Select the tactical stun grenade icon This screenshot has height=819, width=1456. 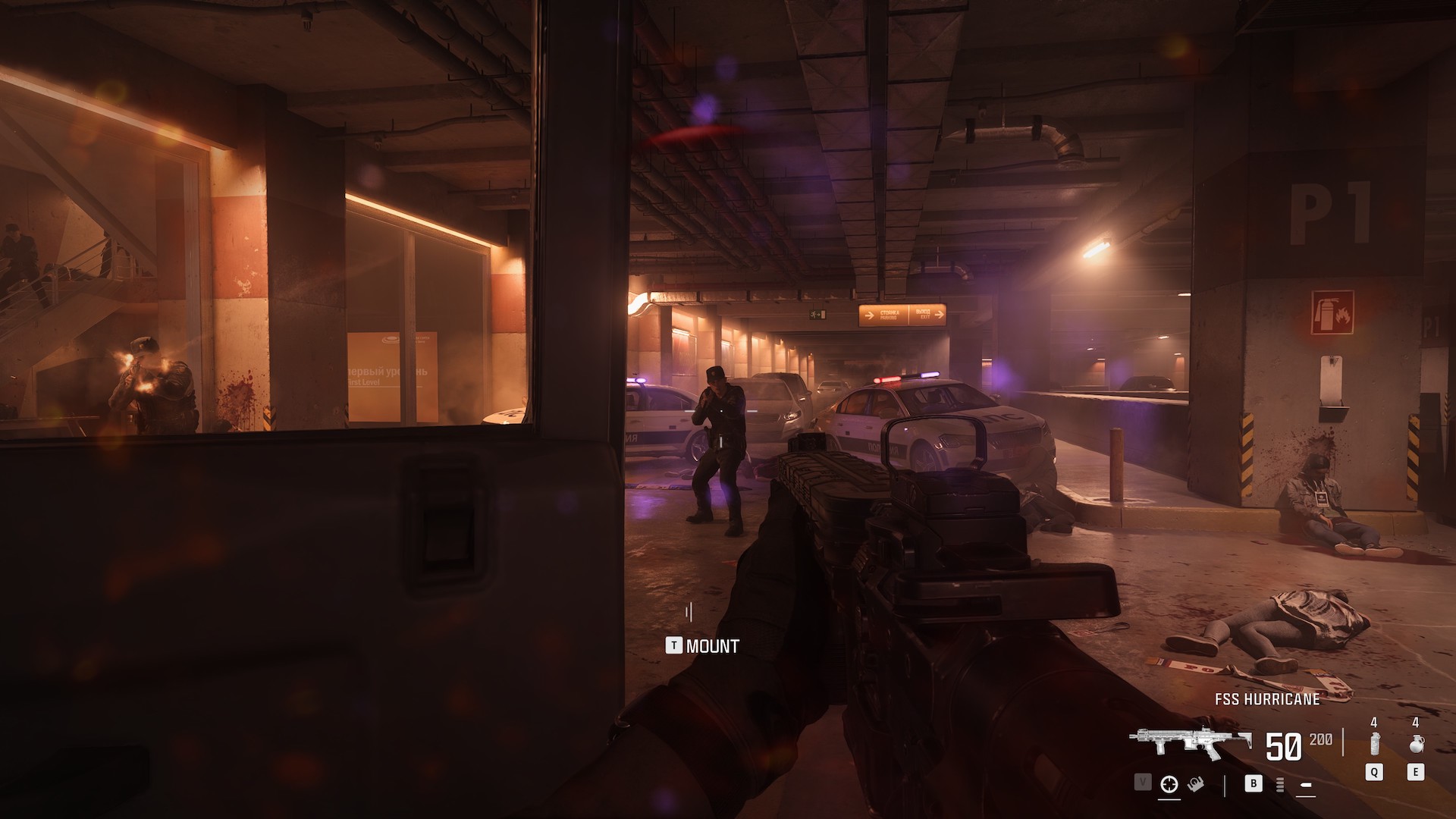(x=1374, y=743)
